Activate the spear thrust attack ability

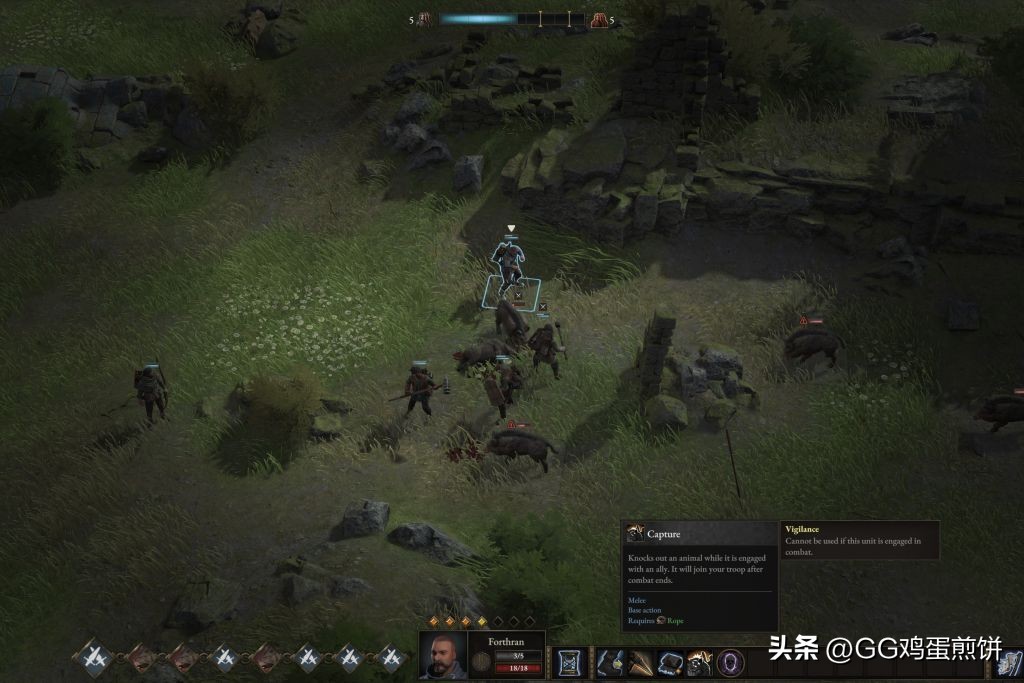[640, 662]
